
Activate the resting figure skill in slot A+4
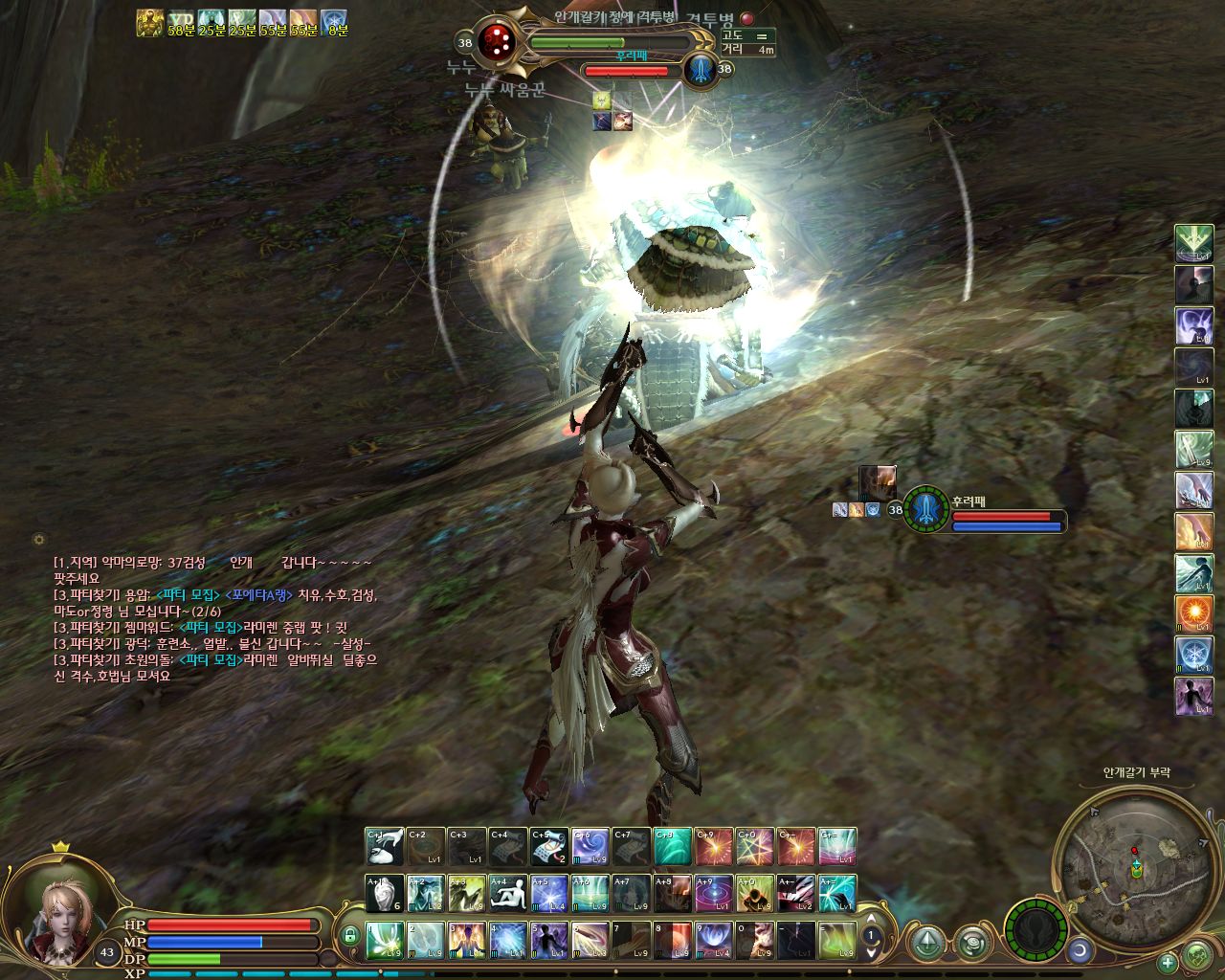[x=508, y=893]
